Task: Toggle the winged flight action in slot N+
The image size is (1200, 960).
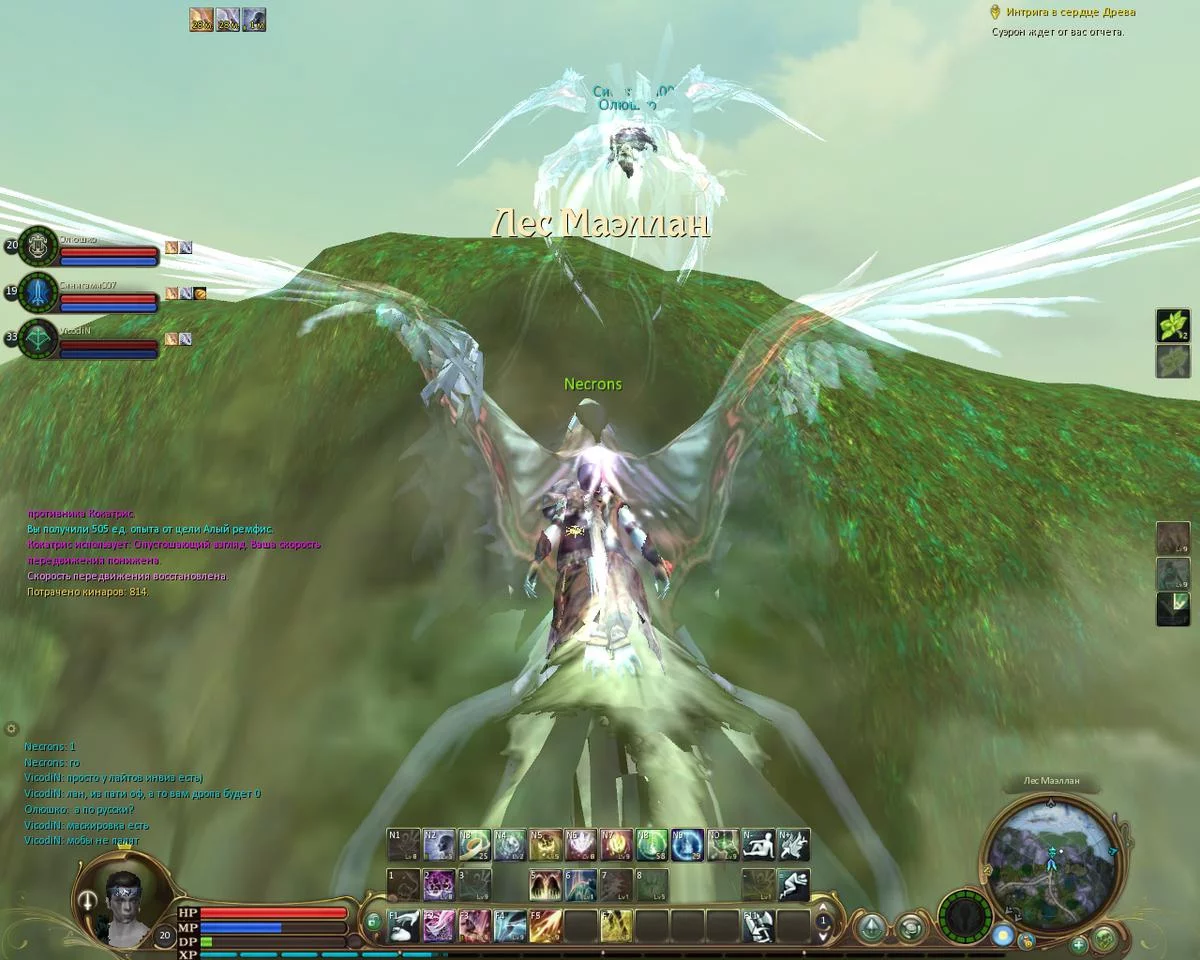Action: [793, 845]
